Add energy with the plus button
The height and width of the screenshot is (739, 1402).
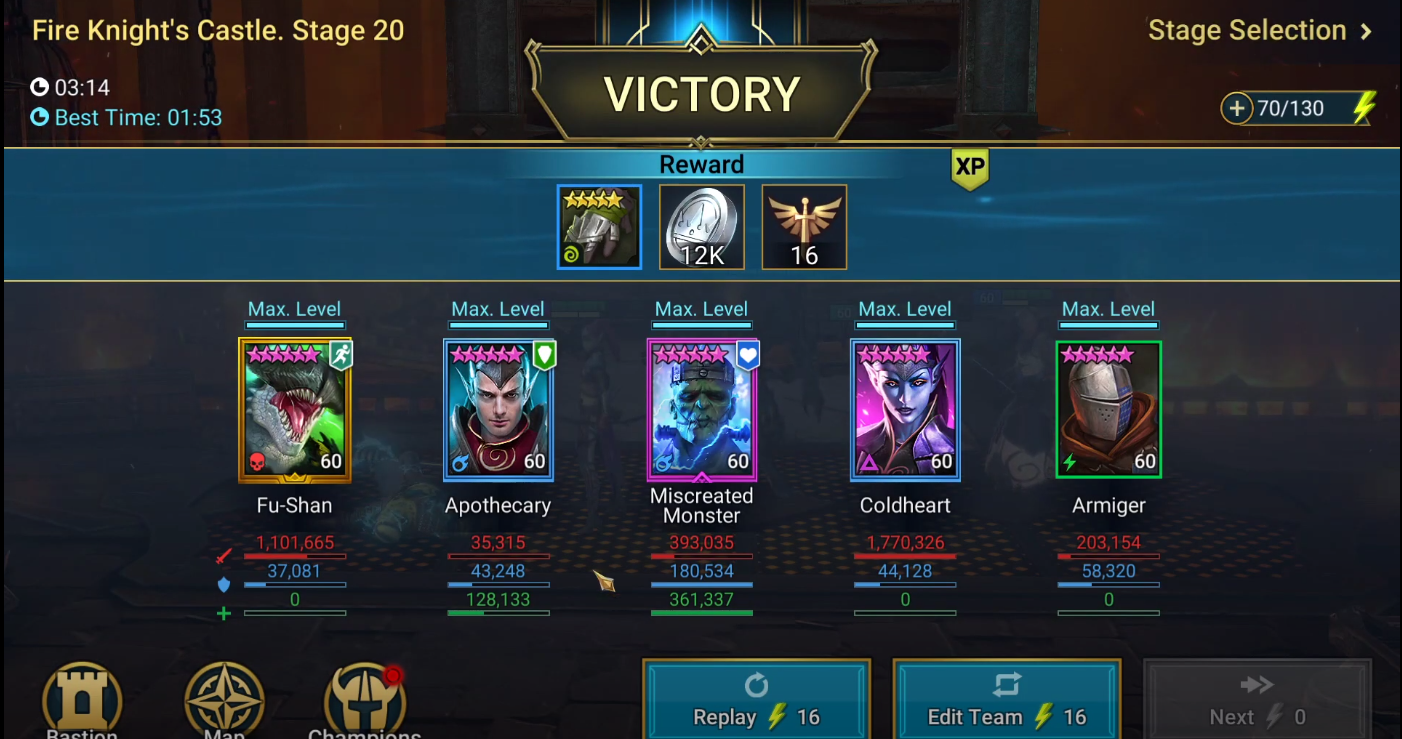point(1237,108)
